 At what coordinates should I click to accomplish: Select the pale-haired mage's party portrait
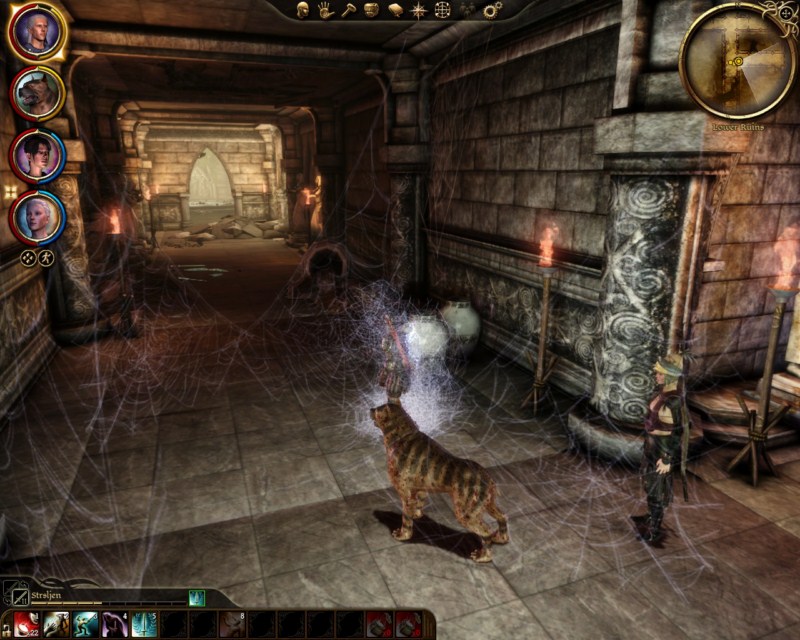coord(37,214)
